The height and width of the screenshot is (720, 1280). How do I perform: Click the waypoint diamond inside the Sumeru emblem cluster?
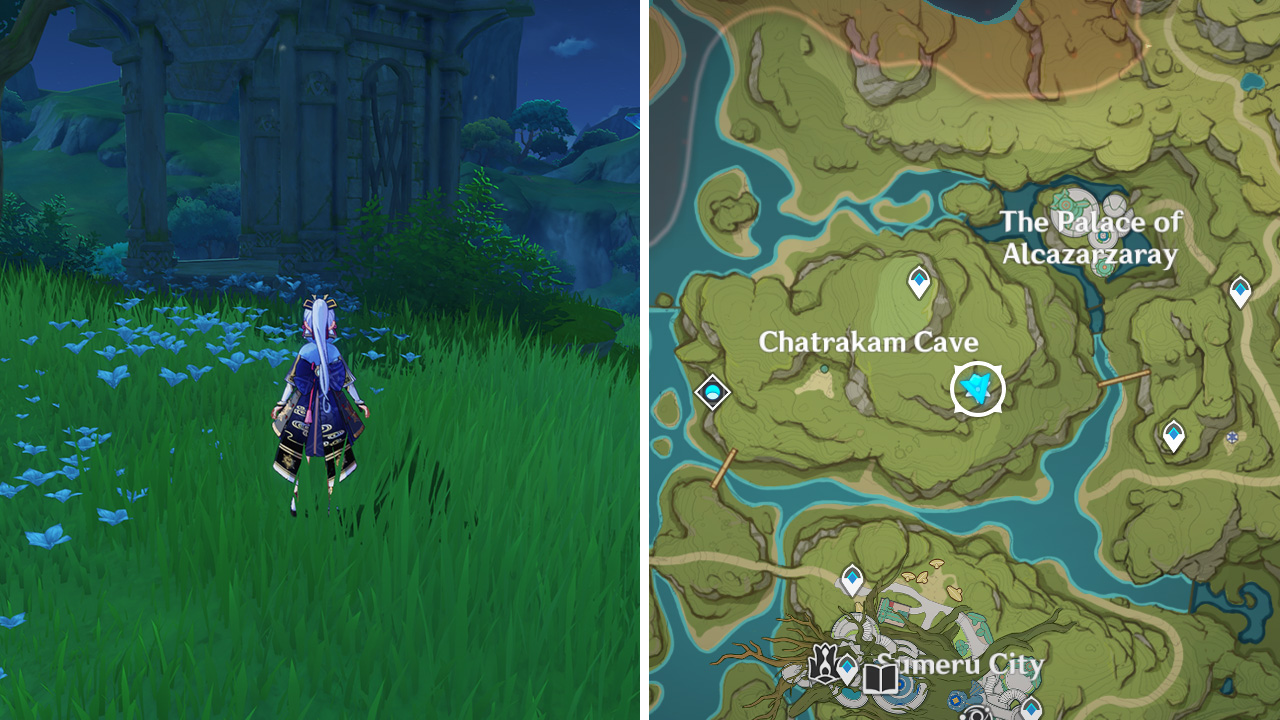tap(846, 666)
